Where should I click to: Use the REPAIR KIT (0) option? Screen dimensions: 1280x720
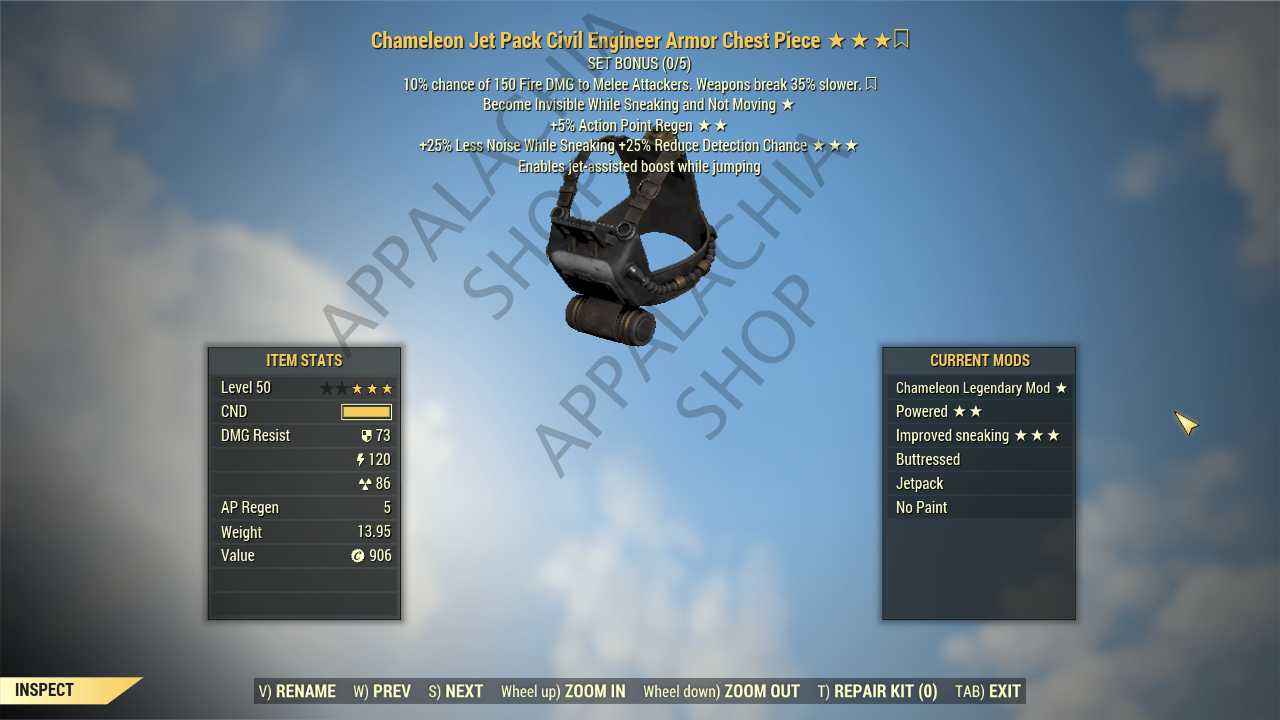point(877,691)
